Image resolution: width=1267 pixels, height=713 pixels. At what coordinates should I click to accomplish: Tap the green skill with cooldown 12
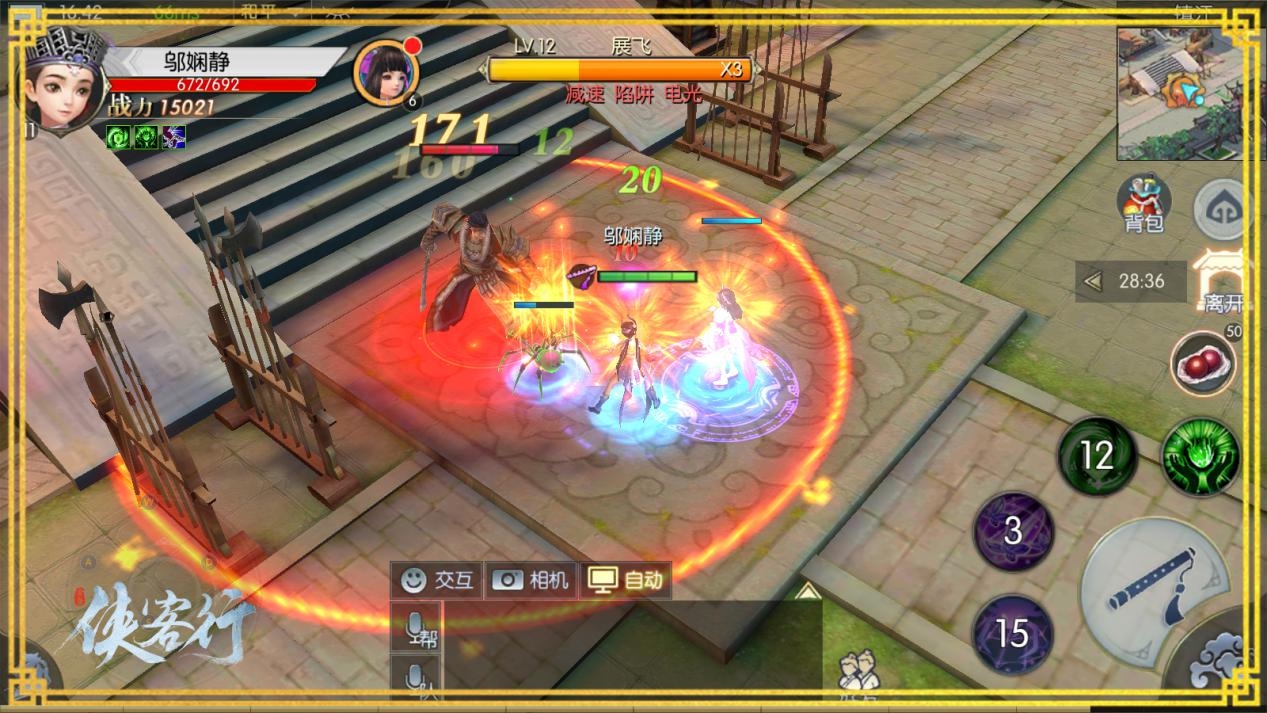(1097, 456)
